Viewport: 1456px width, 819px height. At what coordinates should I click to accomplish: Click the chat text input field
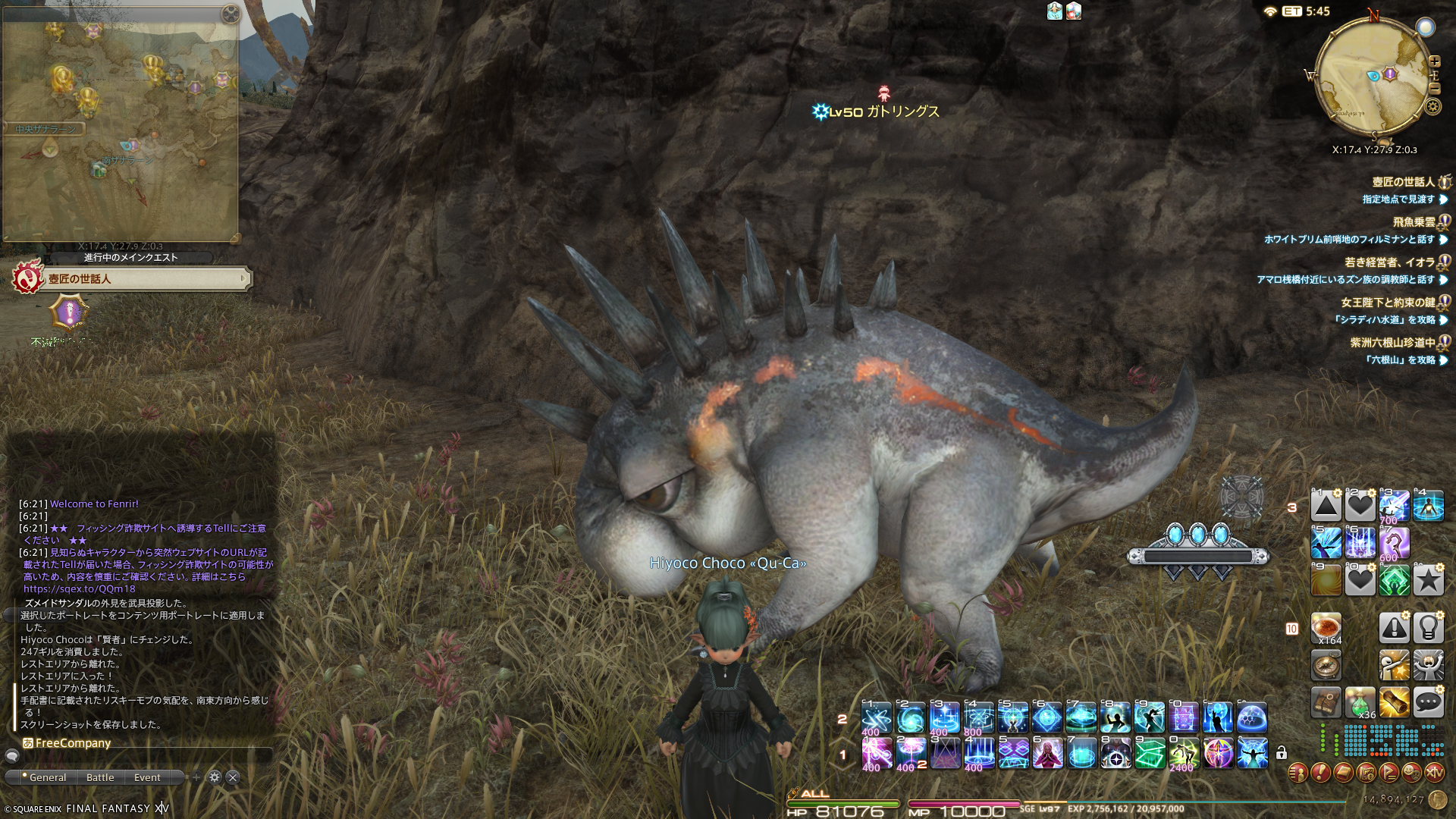[144, 756]
